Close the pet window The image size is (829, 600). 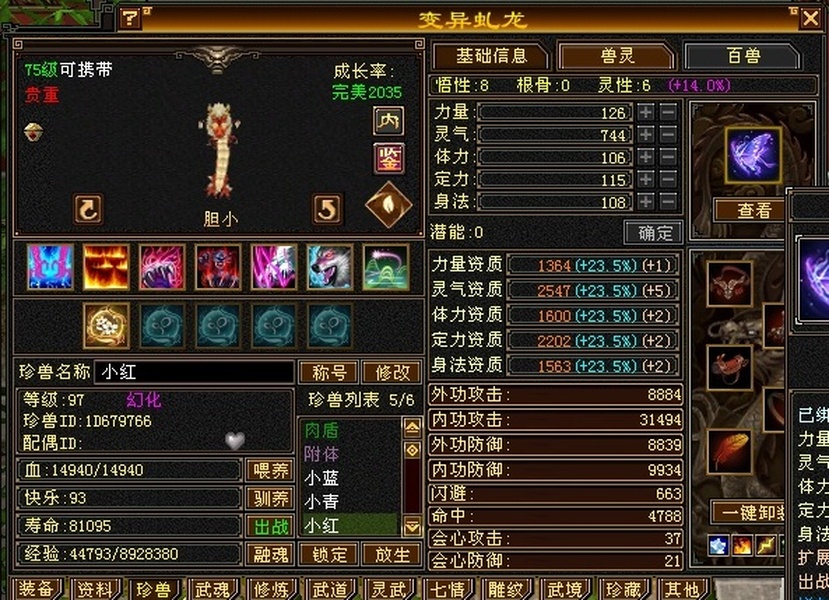pos(809,18)
